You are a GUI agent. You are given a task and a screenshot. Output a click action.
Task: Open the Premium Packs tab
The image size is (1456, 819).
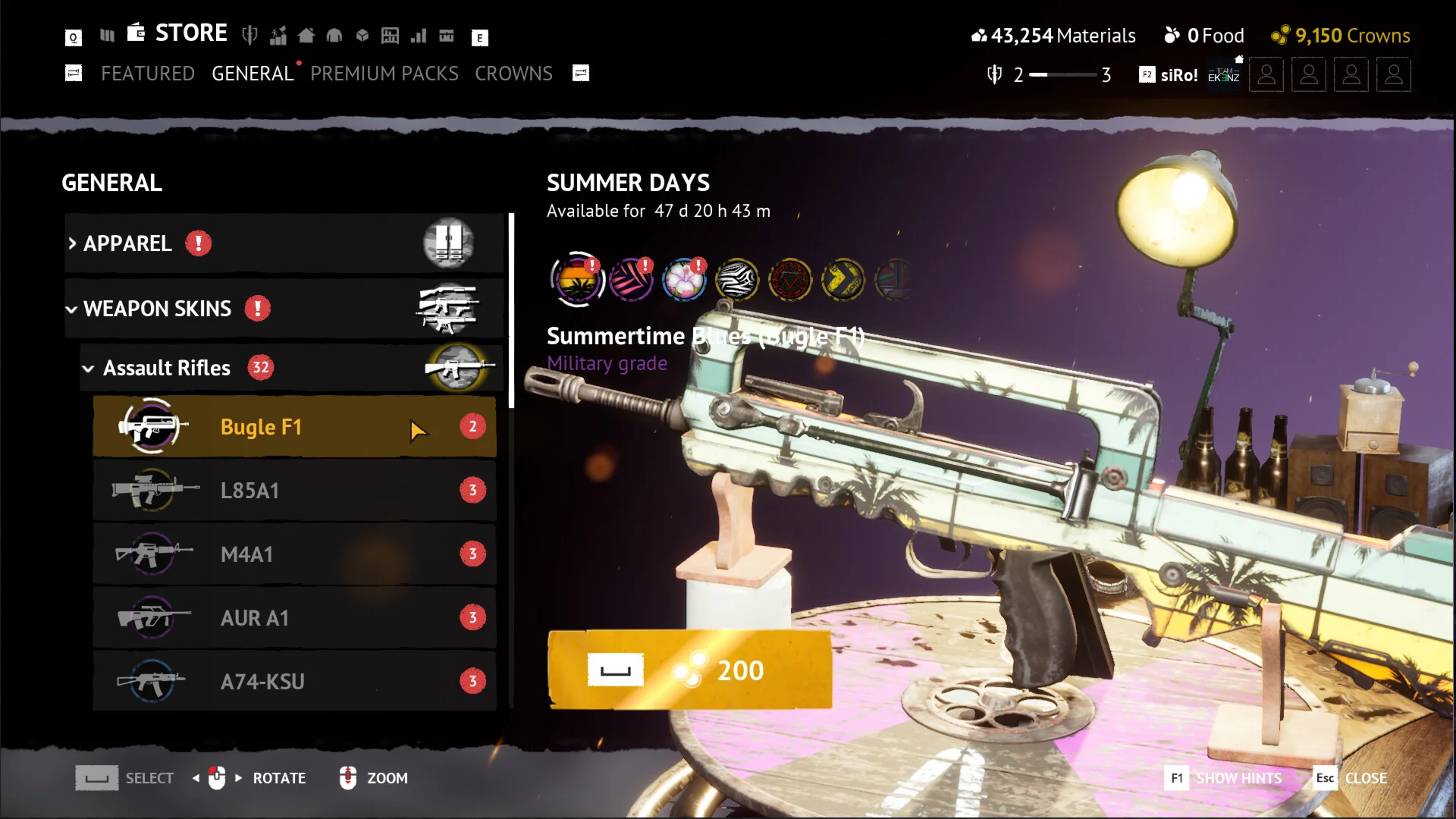[384, 74]
